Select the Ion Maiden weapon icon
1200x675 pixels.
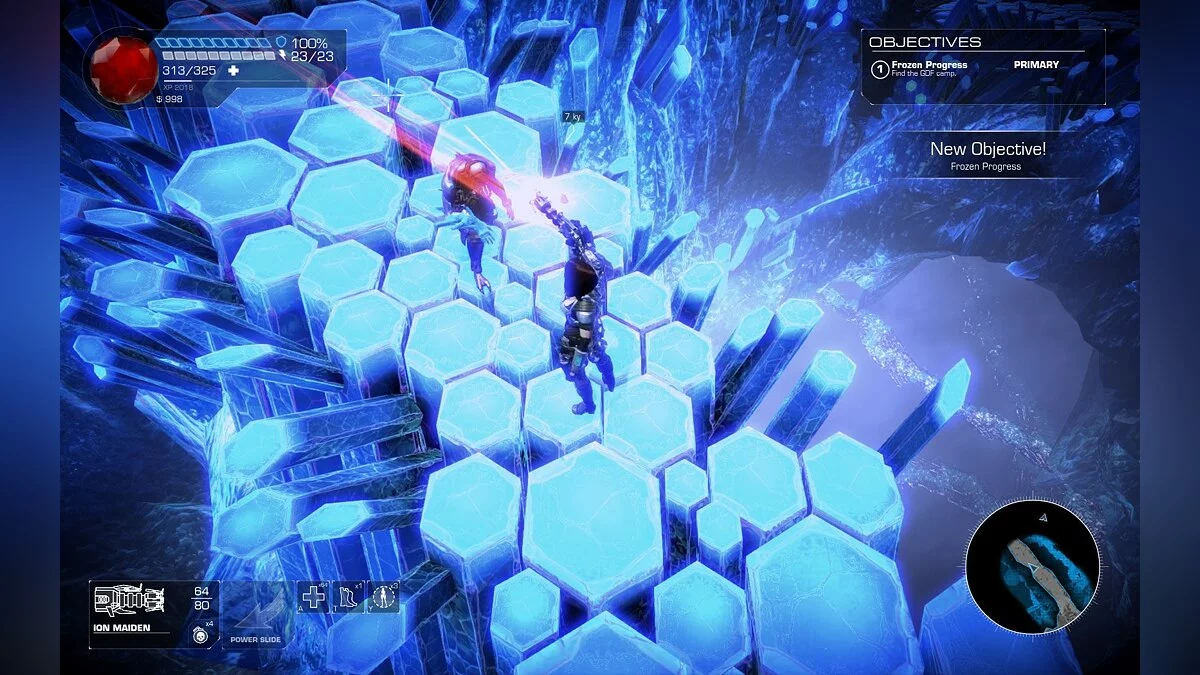(128, 601)
